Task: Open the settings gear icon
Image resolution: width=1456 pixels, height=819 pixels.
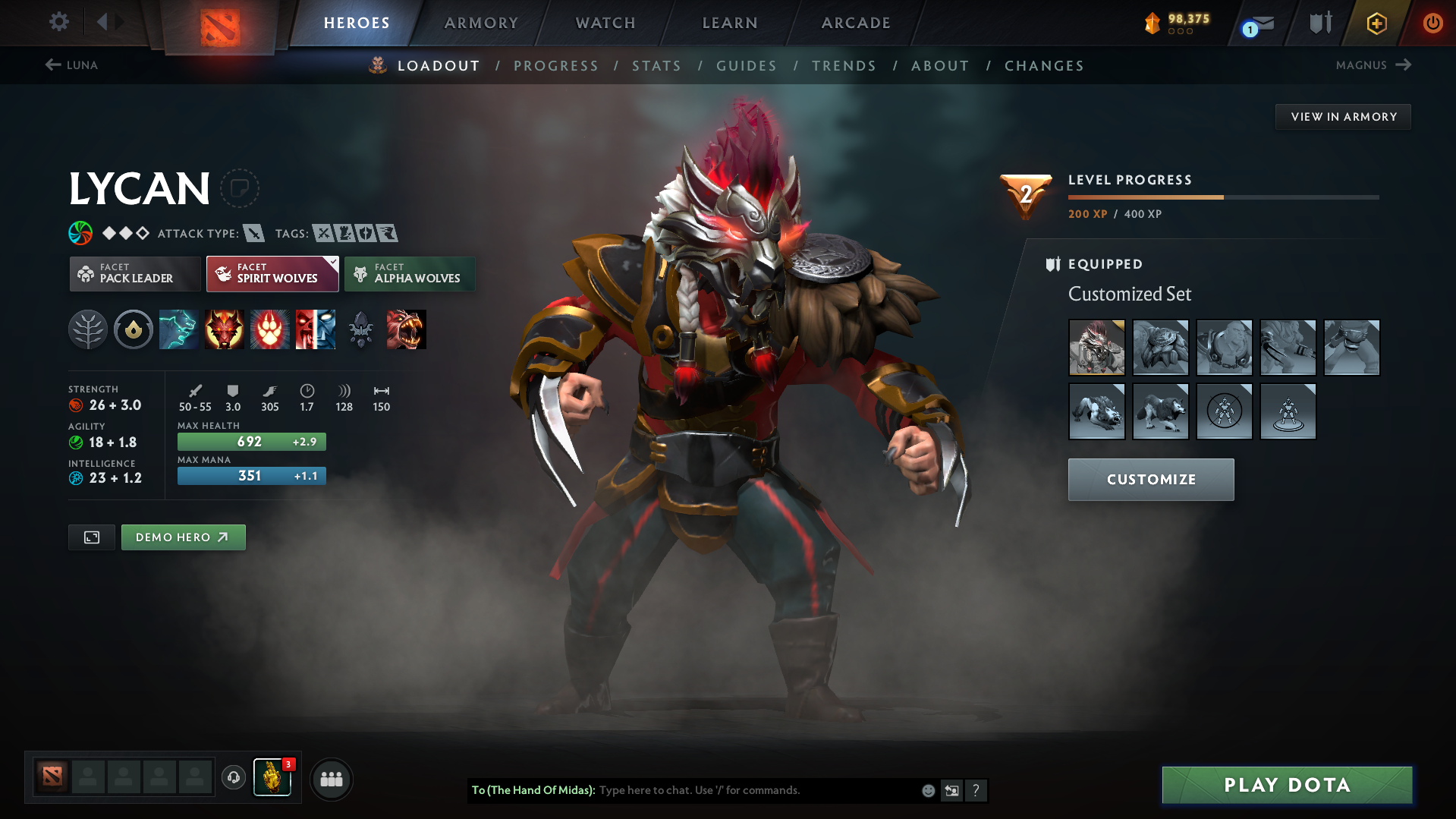Action: [59, 23]
